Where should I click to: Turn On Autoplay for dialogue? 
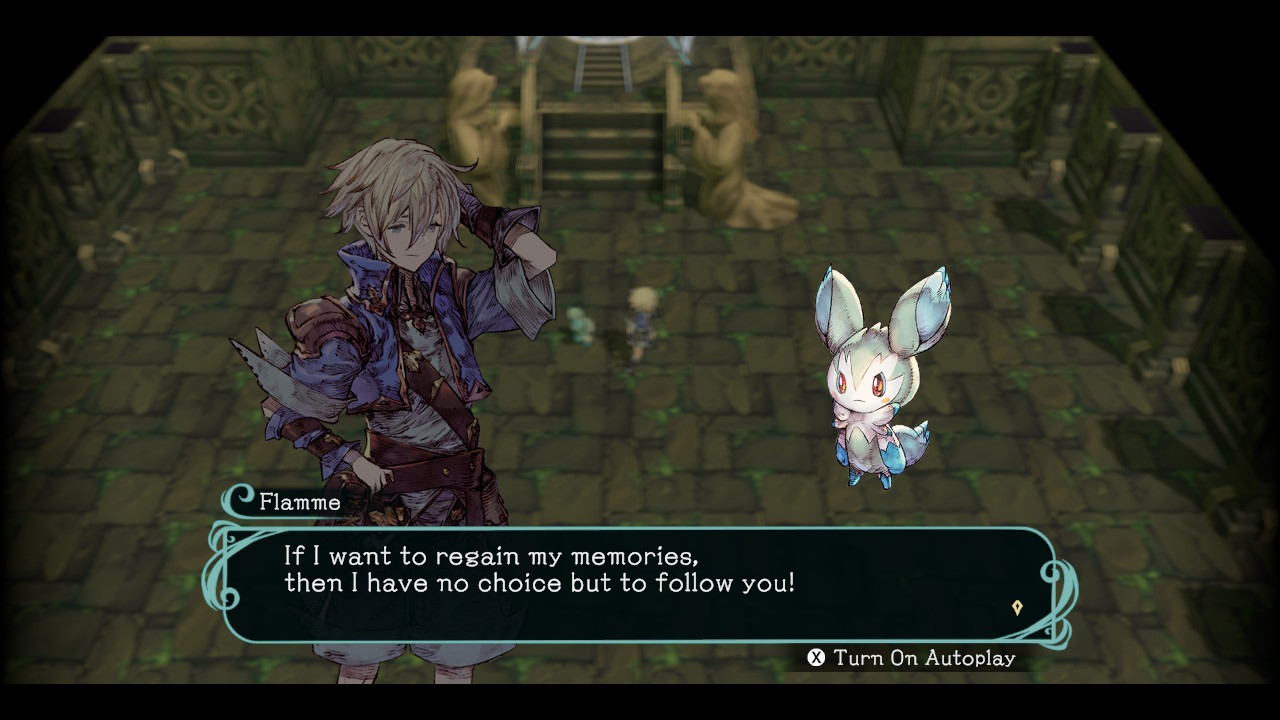coord(911,658)
